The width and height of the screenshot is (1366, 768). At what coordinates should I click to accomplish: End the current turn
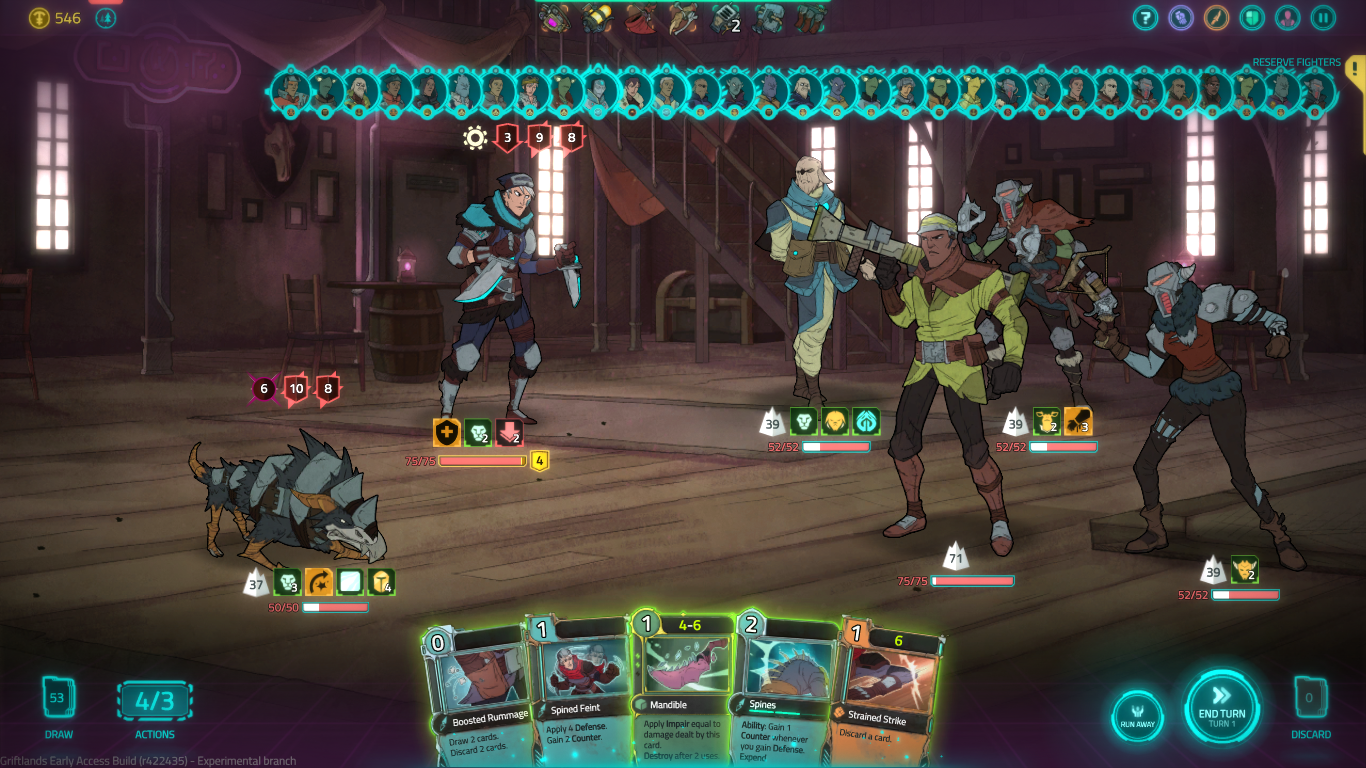(x=1221, y=706)
